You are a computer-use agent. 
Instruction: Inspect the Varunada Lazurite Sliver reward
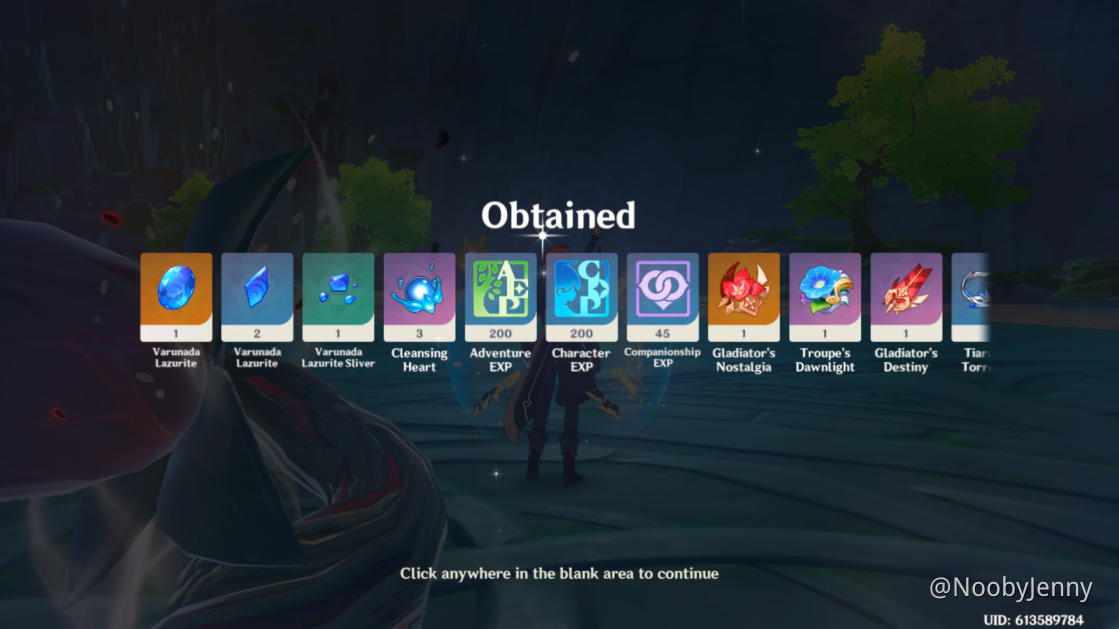pos(338,290)
